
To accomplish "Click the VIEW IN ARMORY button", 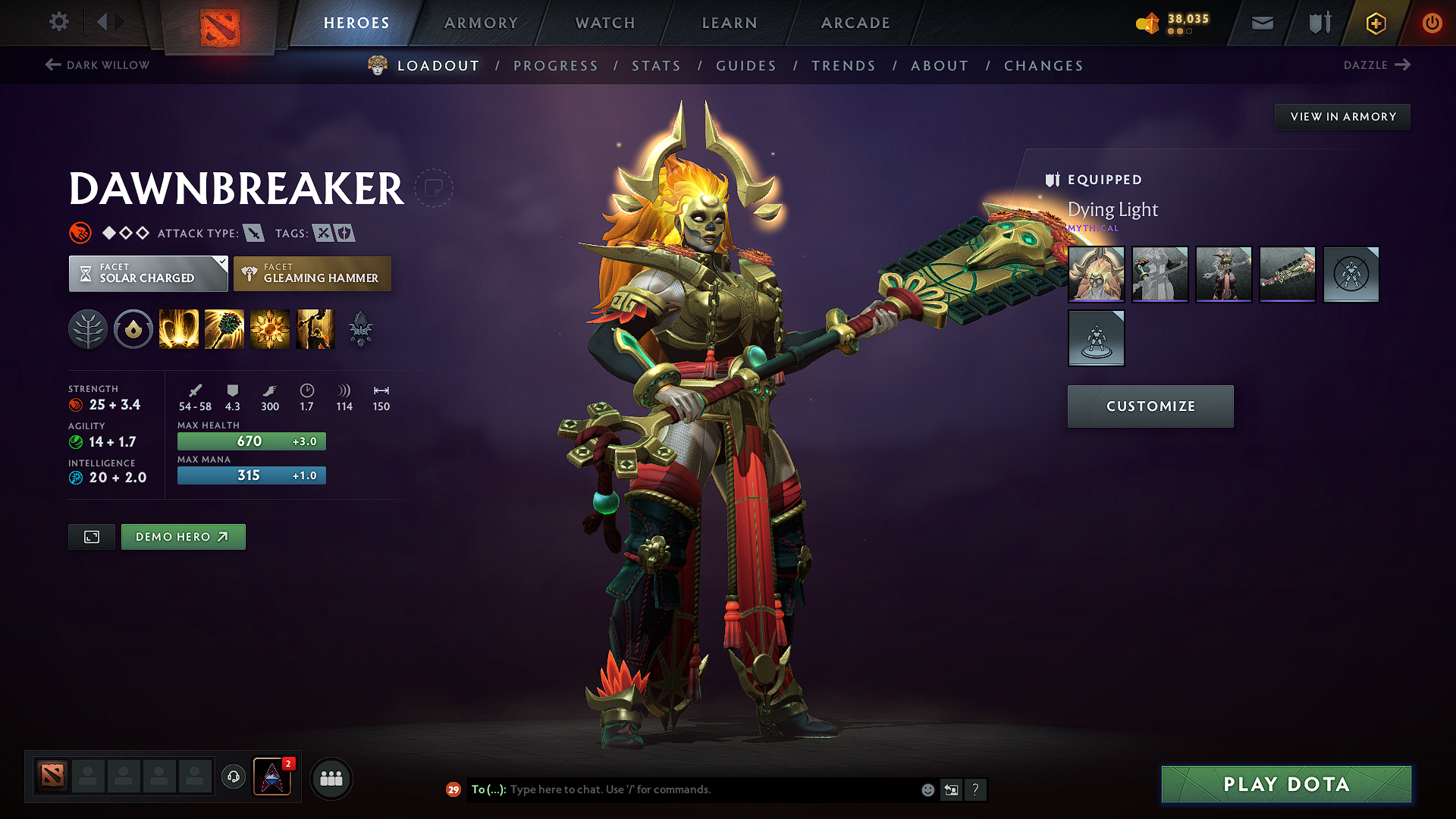I will coord(1342,116).
